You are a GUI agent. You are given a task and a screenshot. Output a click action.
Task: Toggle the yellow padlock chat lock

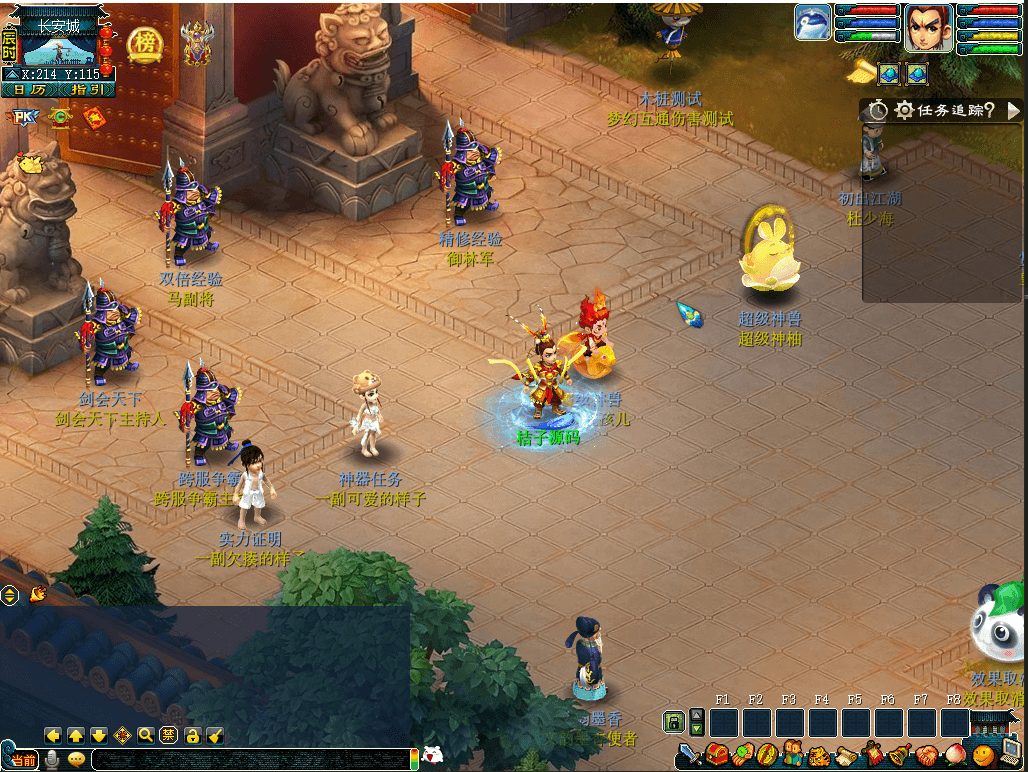click(x=193, y=735)
